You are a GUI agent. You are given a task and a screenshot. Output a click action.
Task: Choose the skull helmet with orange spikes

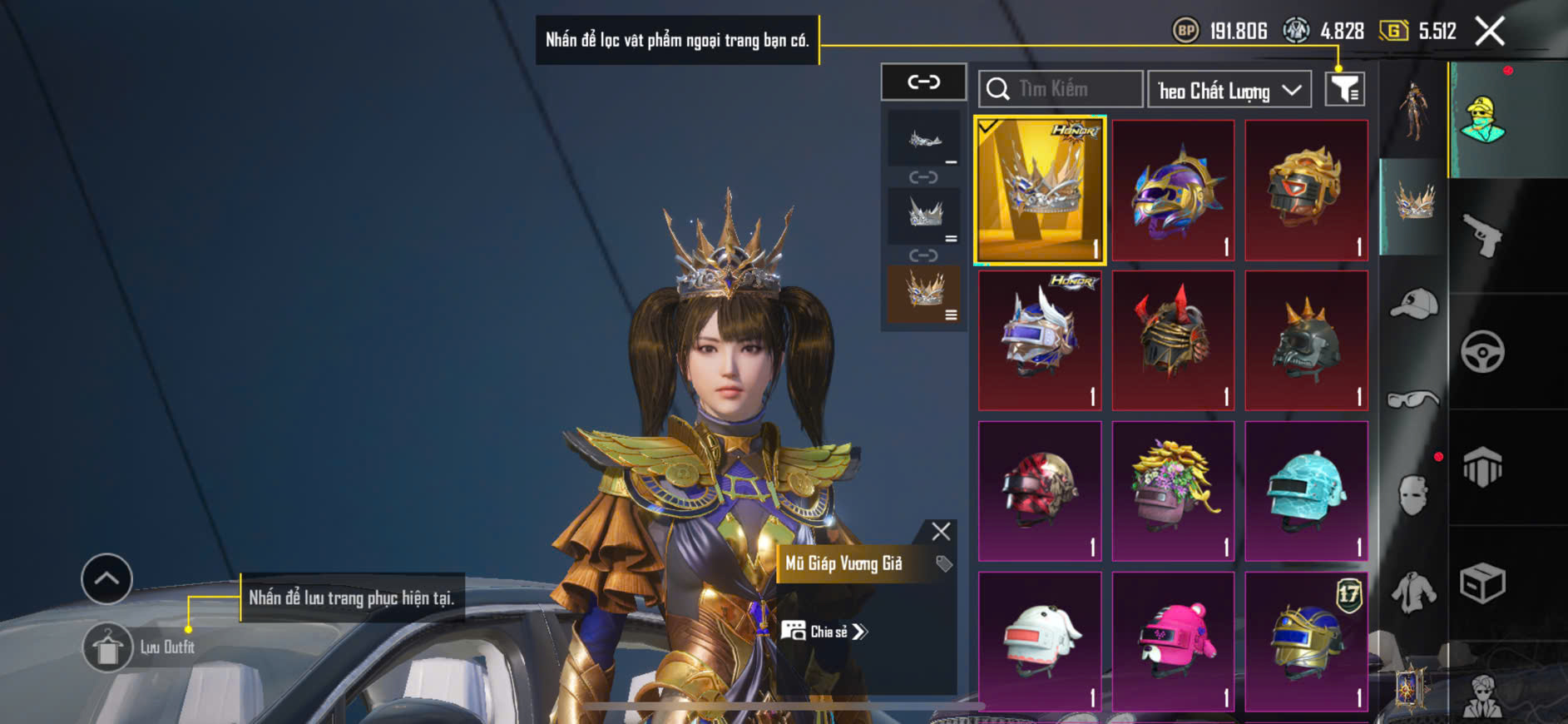click(x=1306, y=340)
